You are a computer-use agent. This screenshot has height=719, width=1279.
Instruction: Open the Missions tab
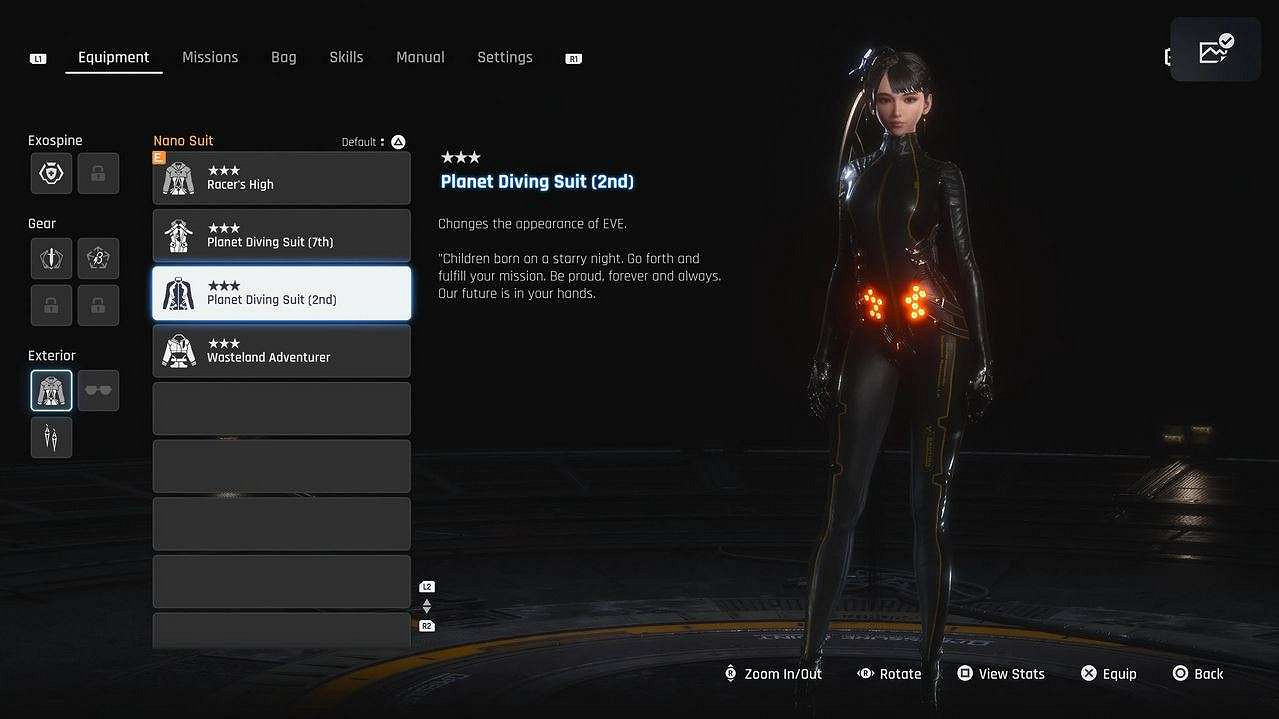(x=210, y=58)
